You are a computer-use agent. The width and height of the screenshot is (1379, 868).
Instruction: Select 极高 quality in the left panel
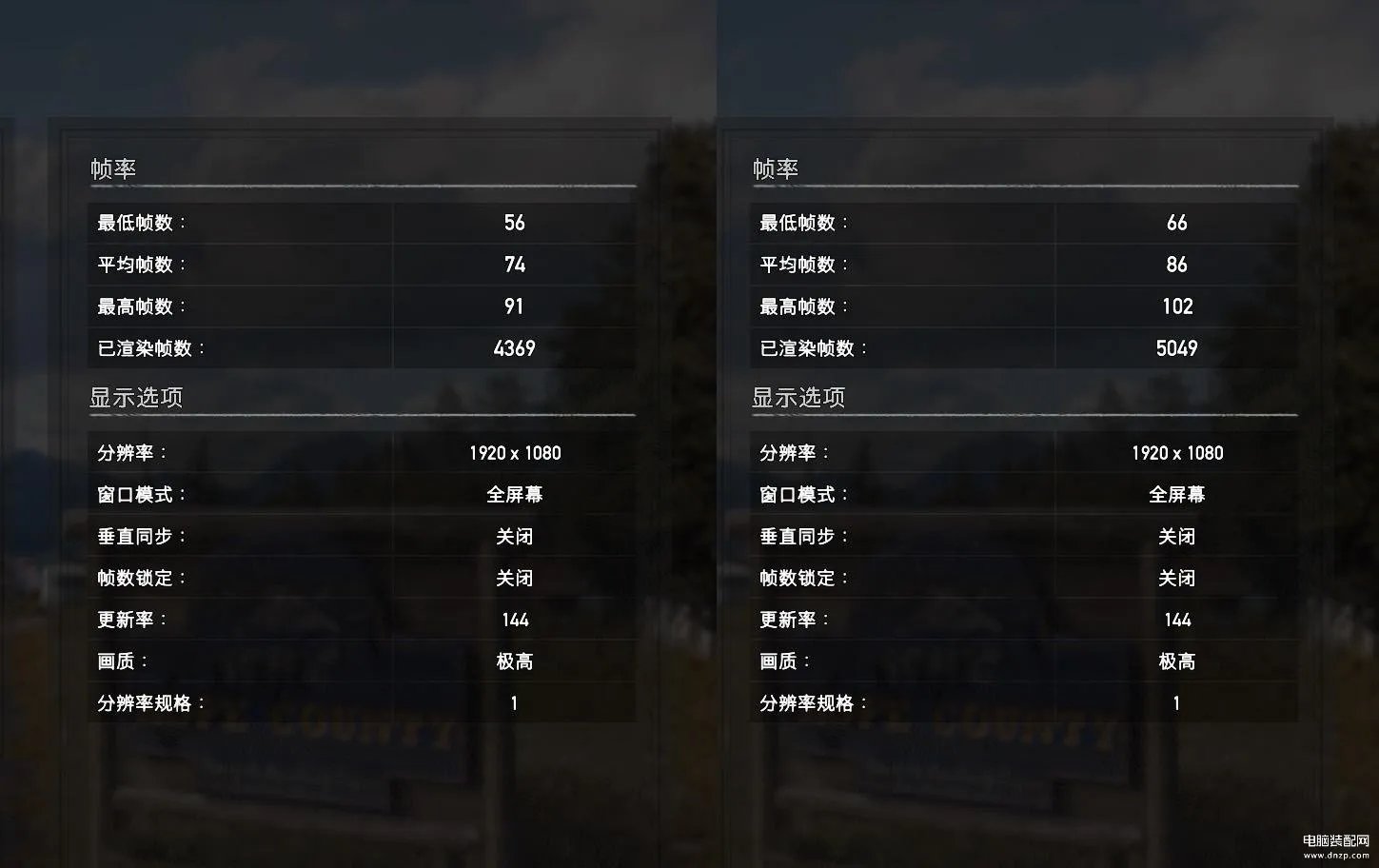click(514, 661)
